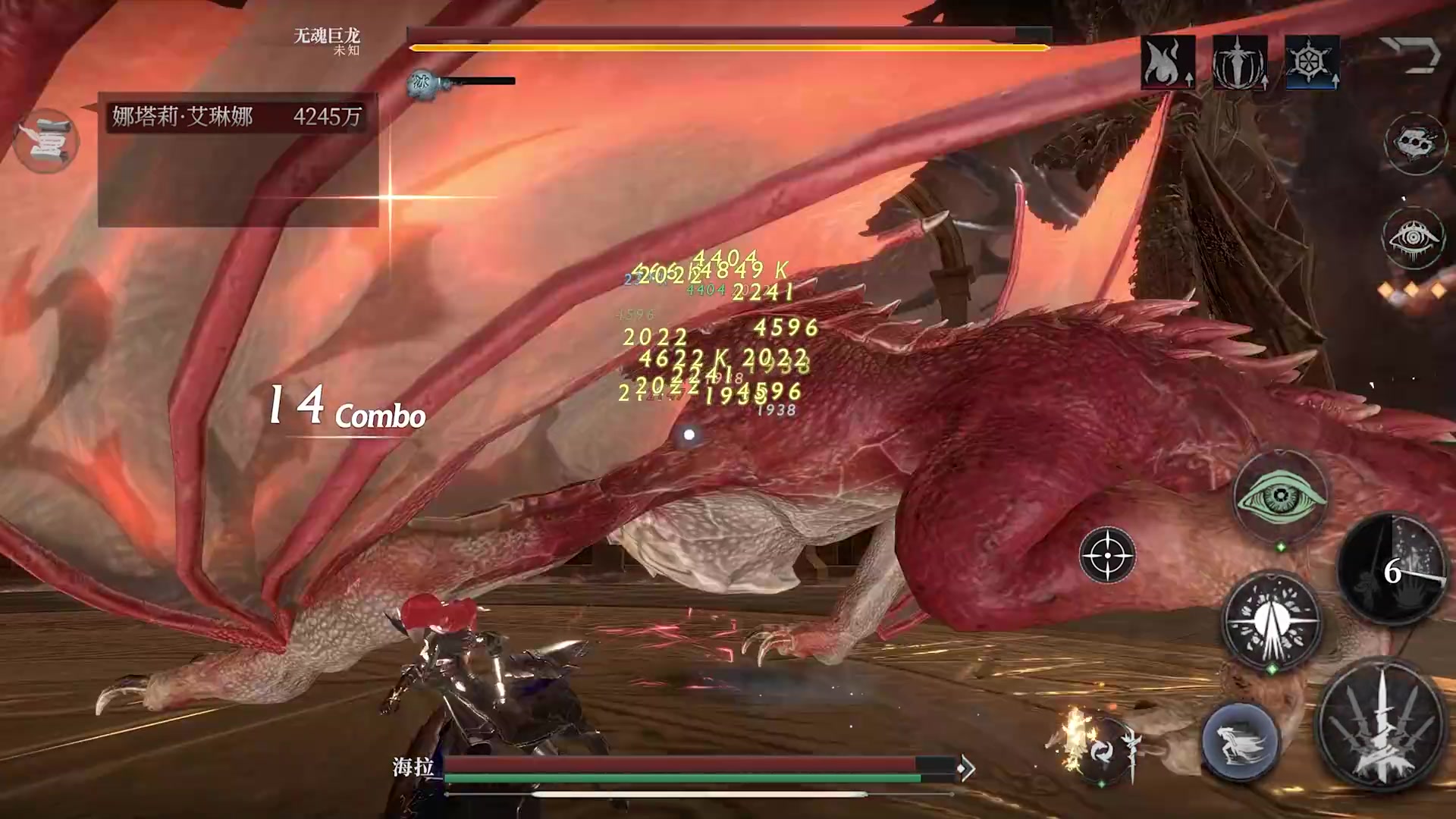Inspect the frost snowflake buff icon

click(x=1311, y=62)
